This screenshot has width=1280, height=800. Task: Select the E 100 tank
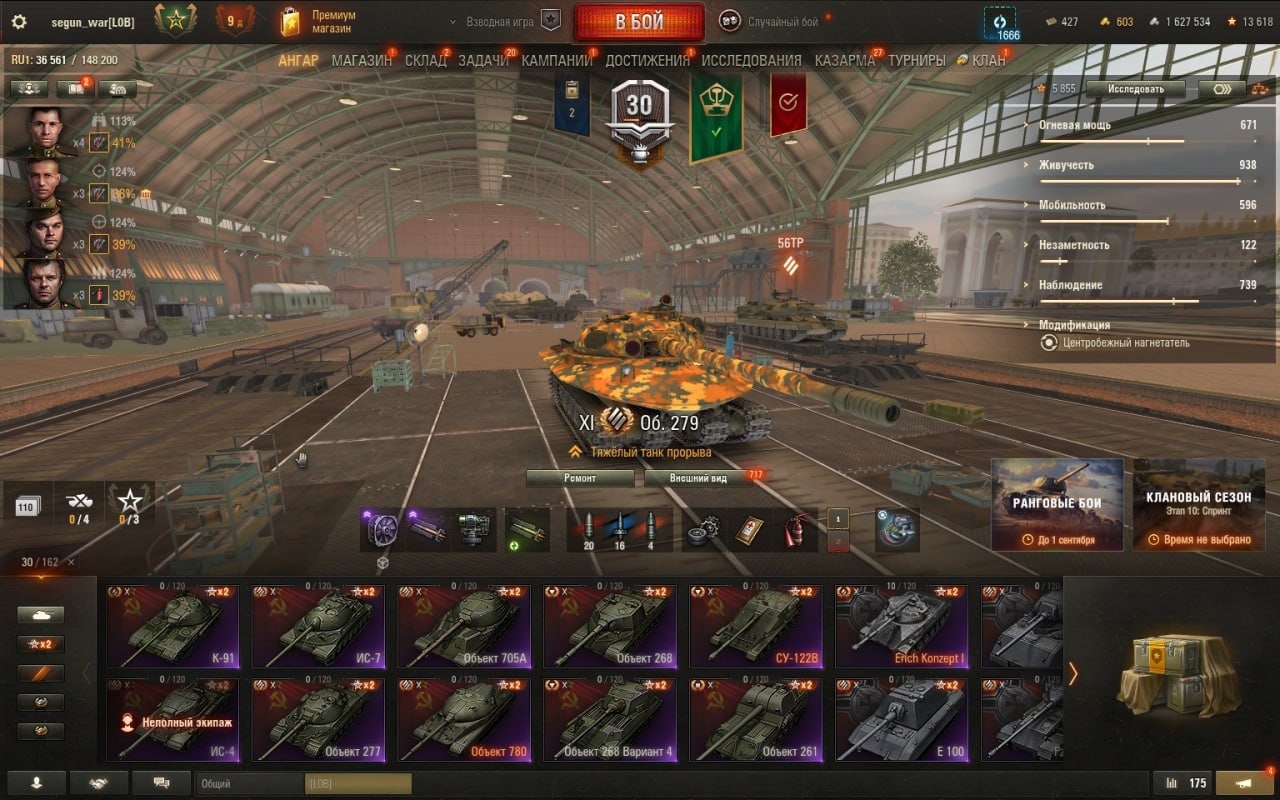pyautogui.click(x=901, y=720)
